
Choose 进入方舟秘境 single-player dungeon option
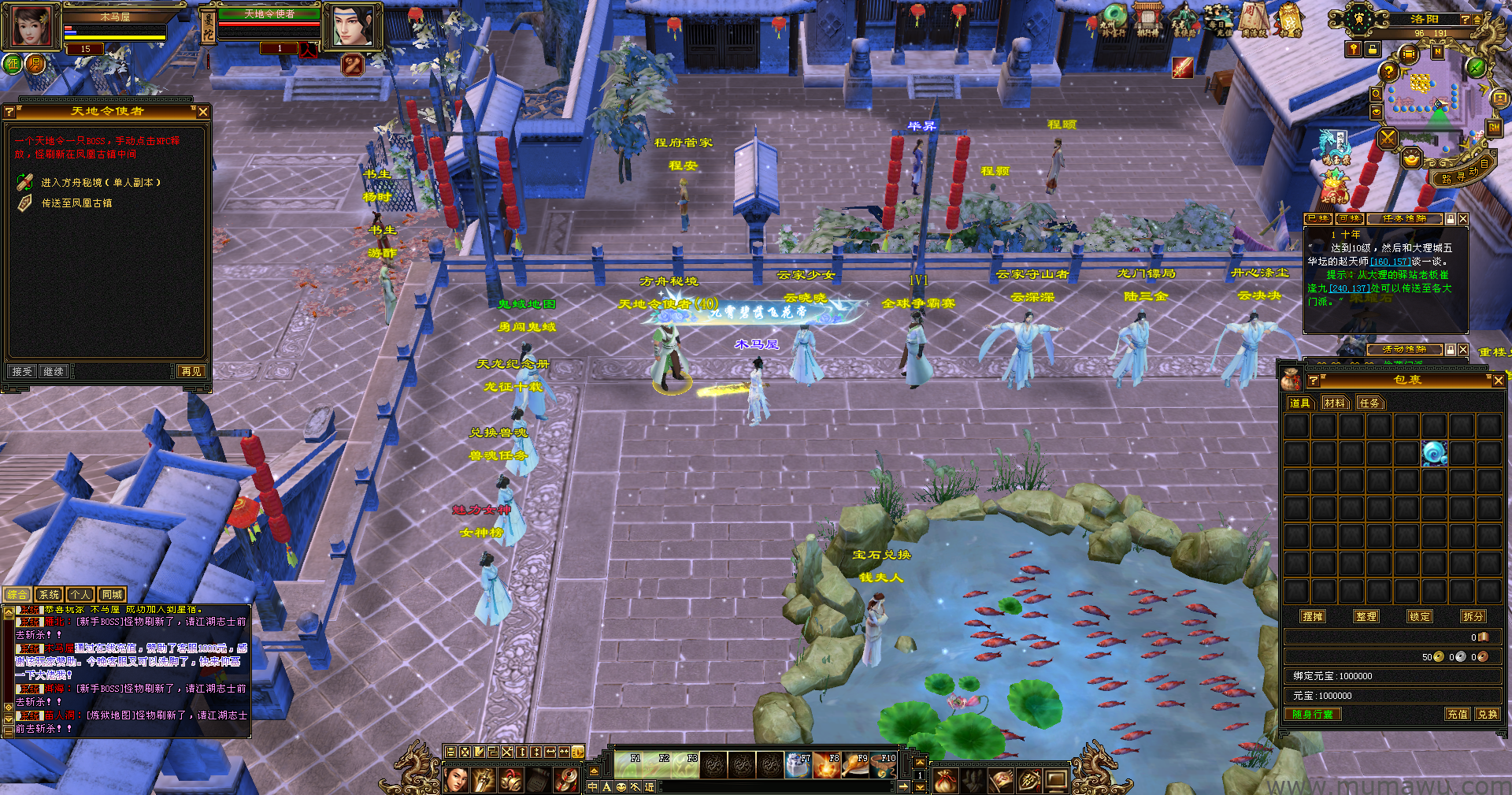pos(101,183)
